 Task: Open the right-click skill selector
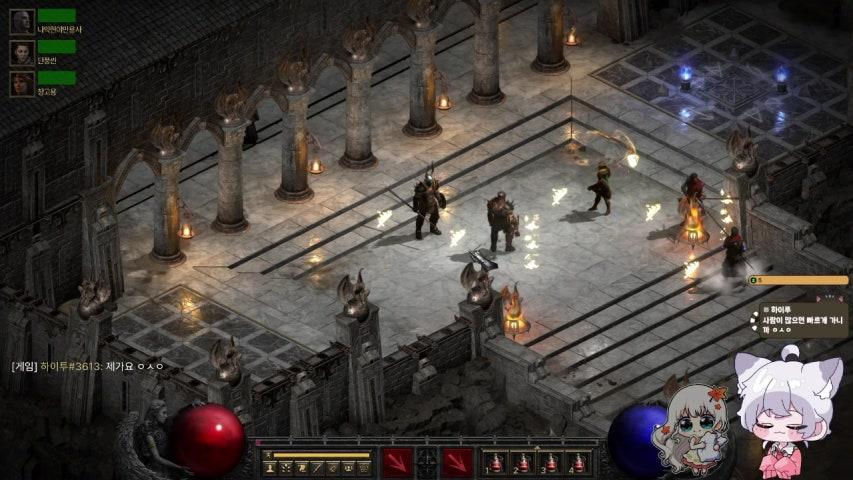(x=458, y=463)
